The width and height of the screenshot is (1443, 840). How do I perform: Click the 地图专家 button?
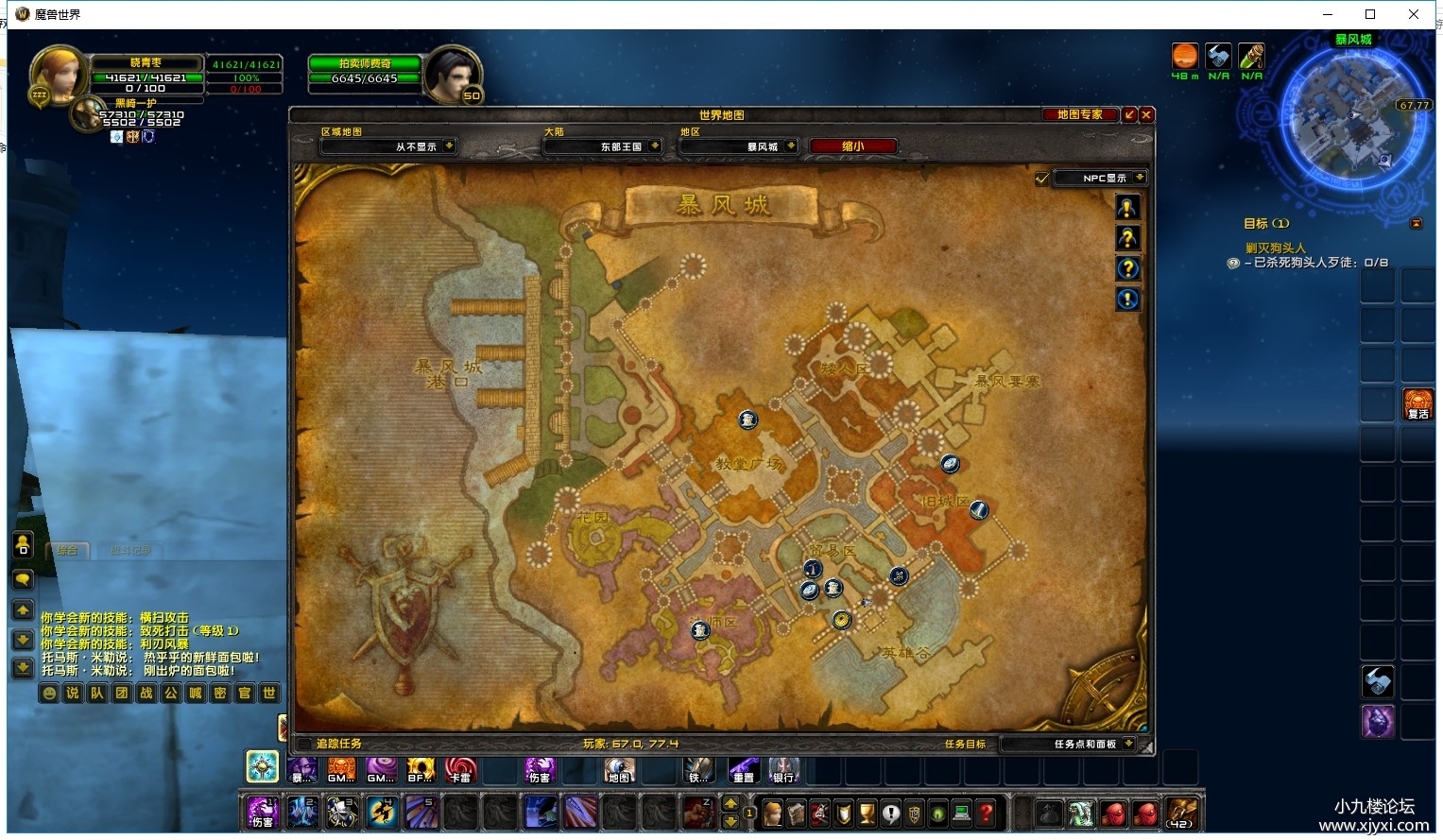click(1079, 114)
